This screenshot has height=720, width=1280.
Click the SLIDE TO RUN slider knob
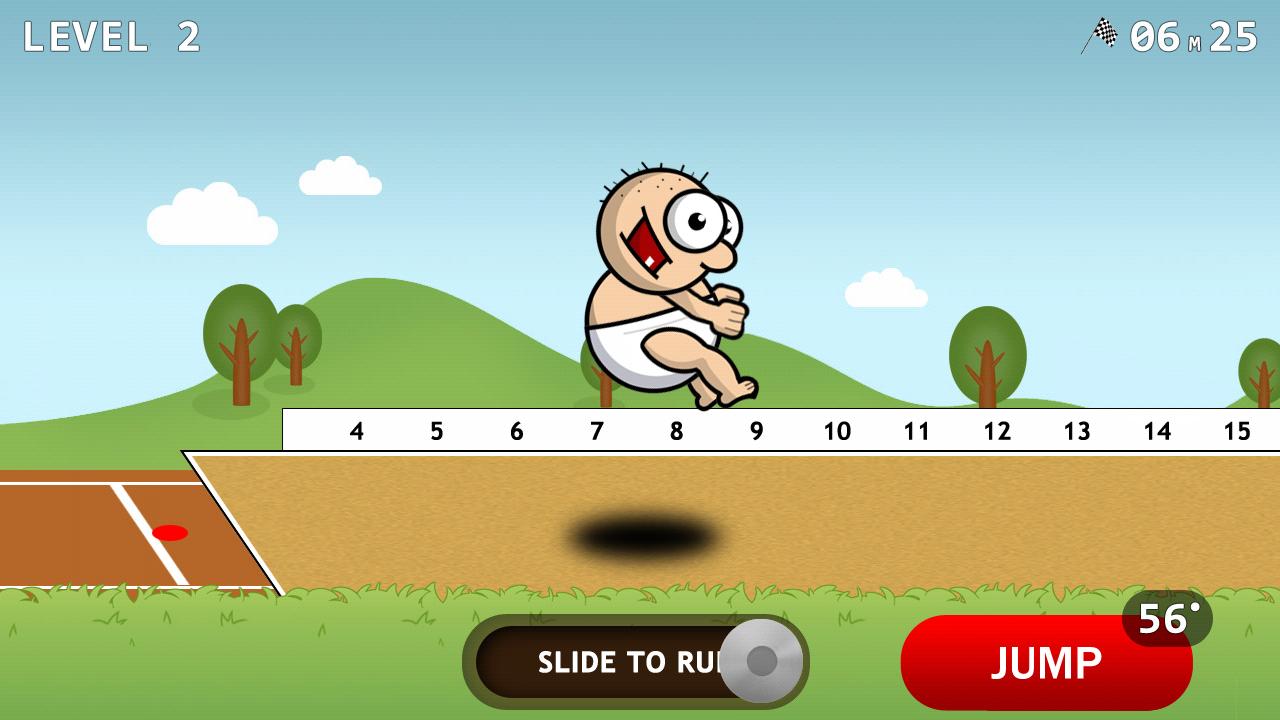[762, 662]
